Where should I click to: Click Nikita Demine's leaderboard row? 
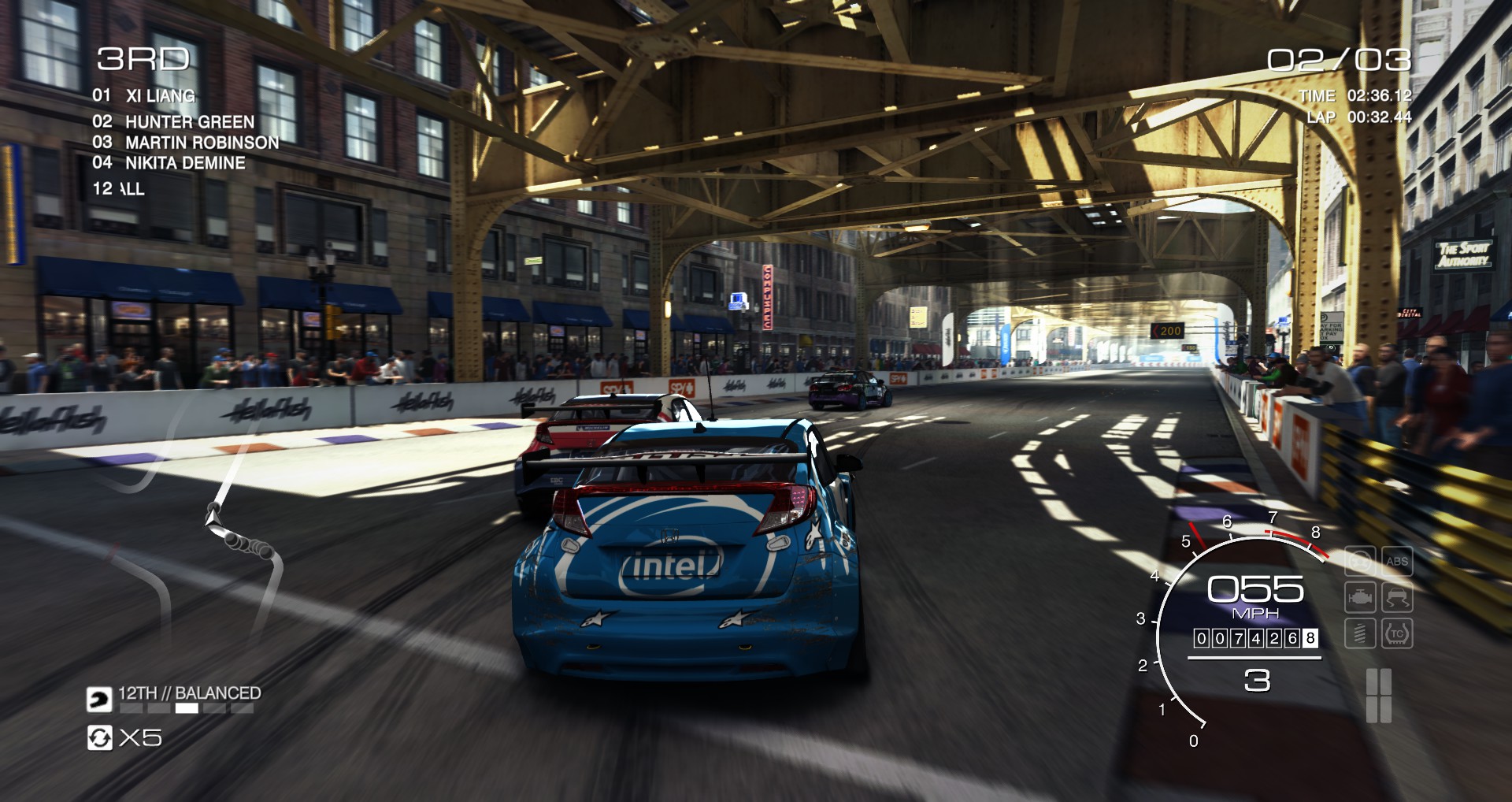(x=185, y=163)
